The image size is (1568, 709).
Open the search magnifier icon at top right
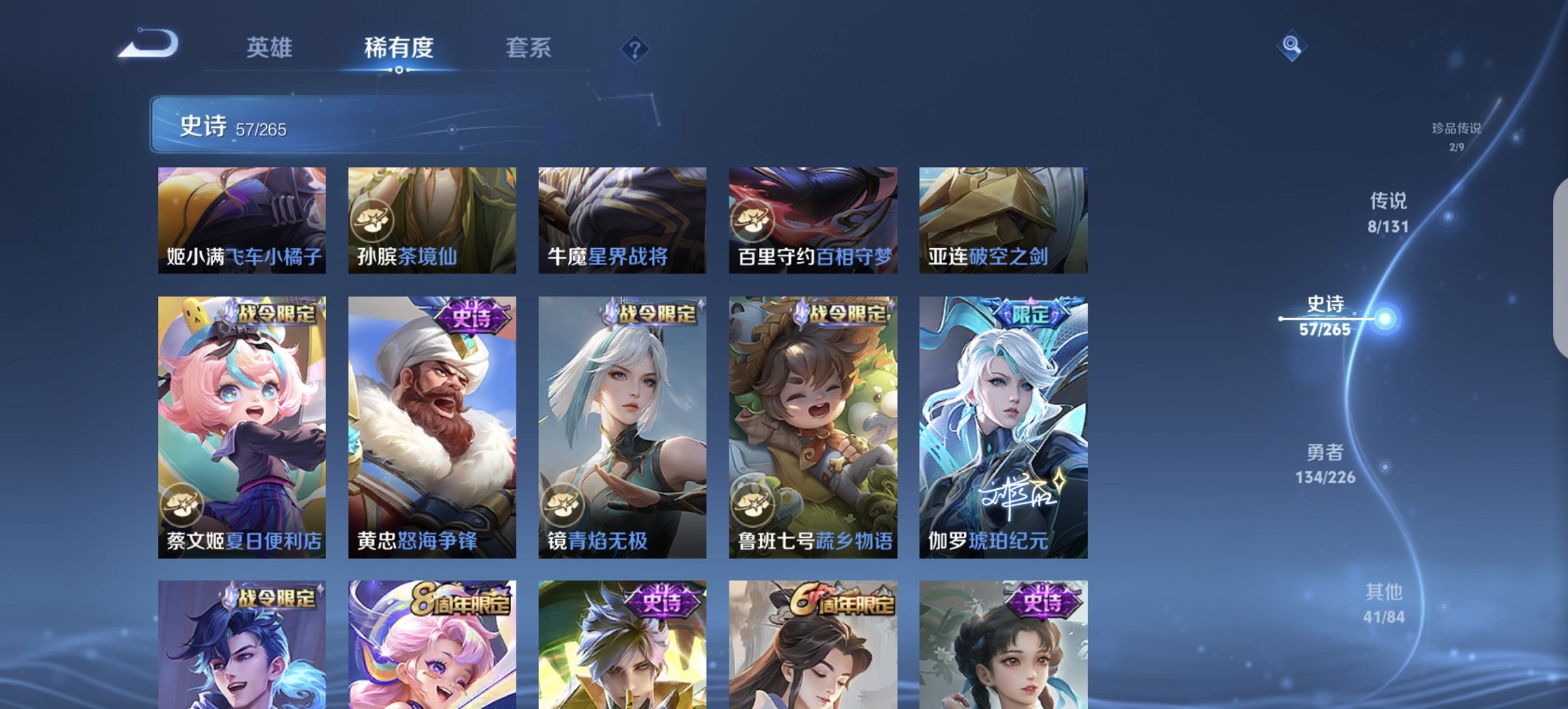[x=1290, y=46]
